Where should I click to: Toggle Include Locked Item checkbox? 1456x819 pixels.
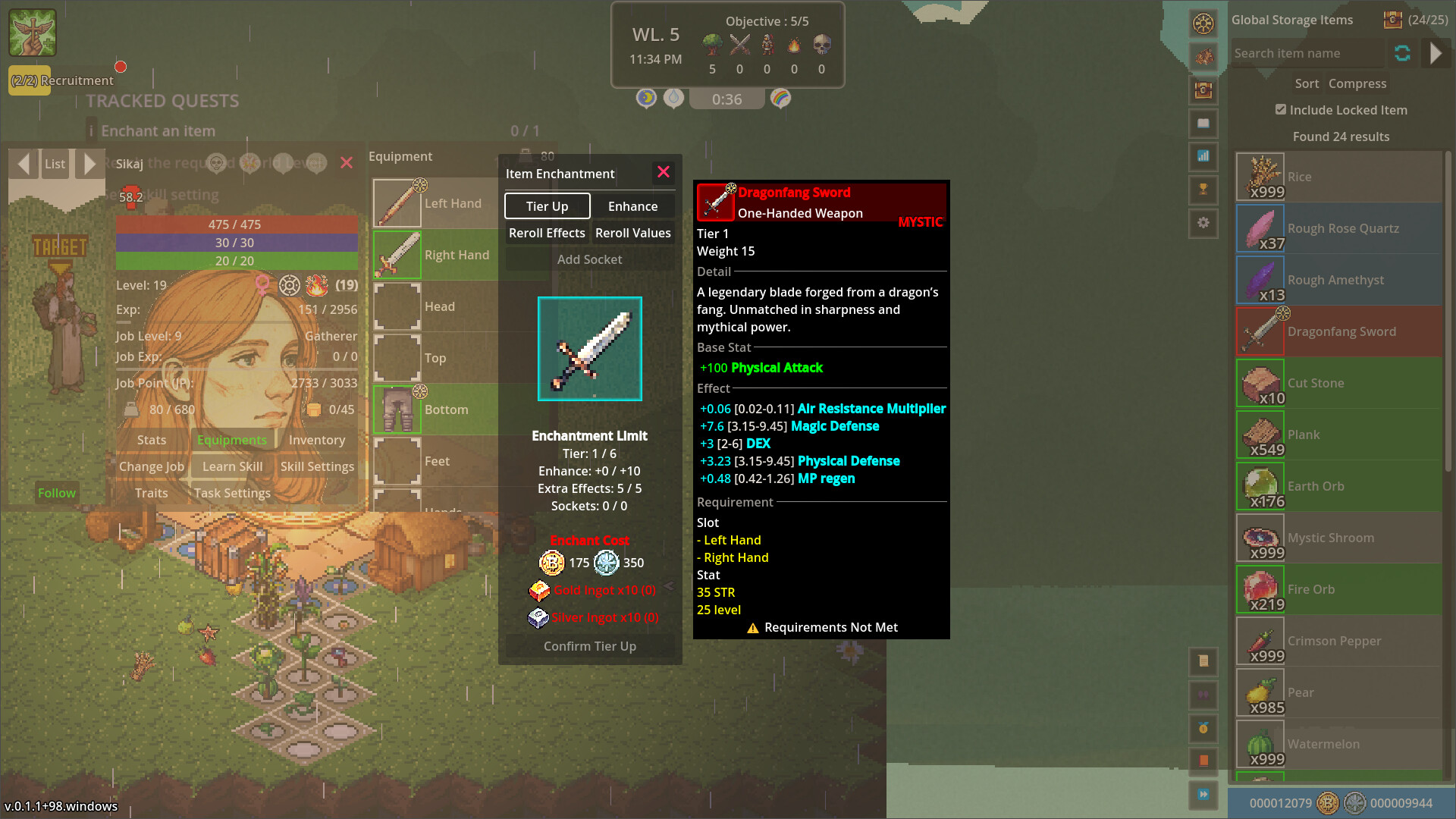1281,110
